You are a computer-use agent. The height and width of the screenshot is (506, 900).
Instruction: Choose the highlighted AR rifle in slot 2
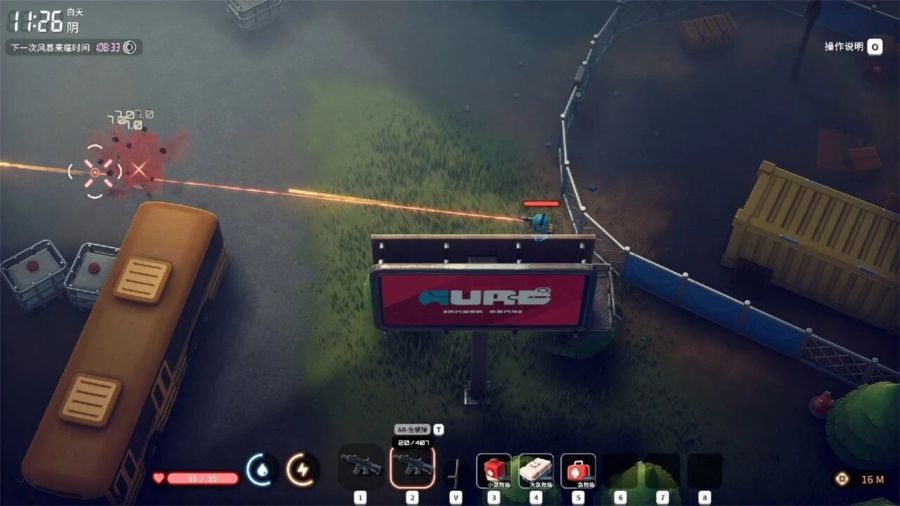(412, 466)
